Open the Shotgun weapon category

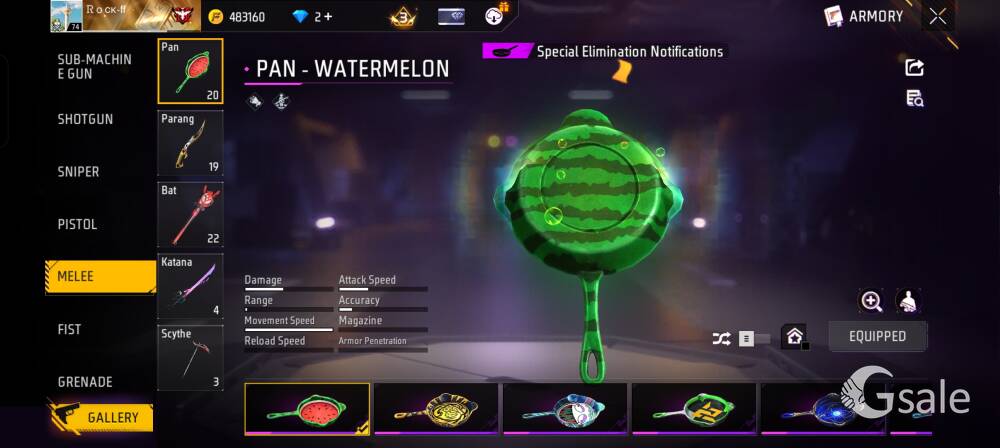point(85,119)
